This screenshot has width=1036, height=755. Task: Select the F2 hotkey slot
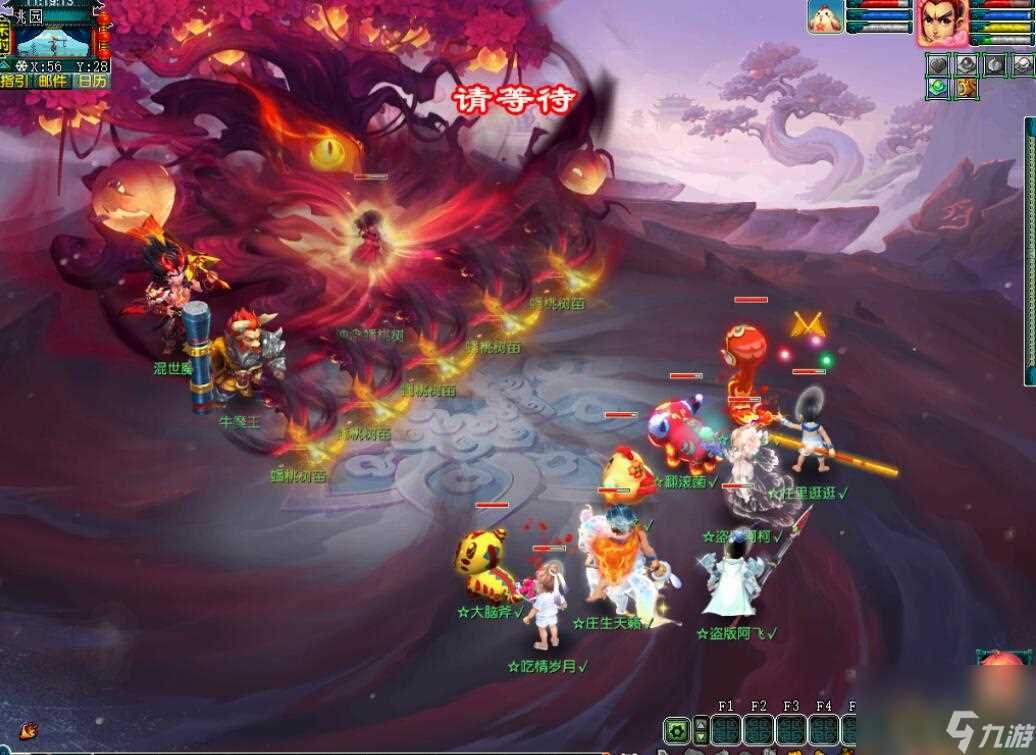759,729
